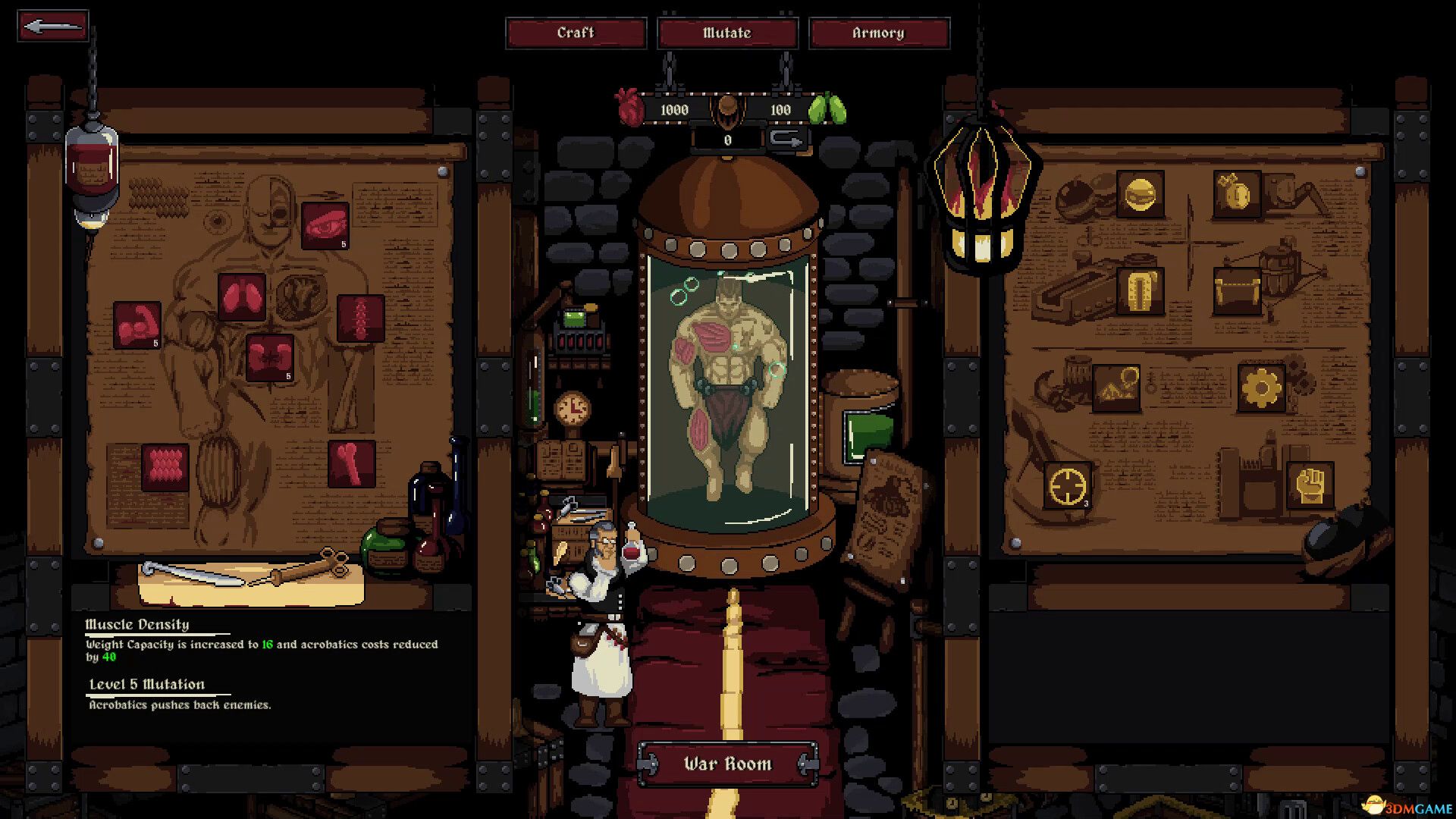The image size is (1456, 819).
Task: Choose the golden gear upgrade
Action: click(1261, 388)
